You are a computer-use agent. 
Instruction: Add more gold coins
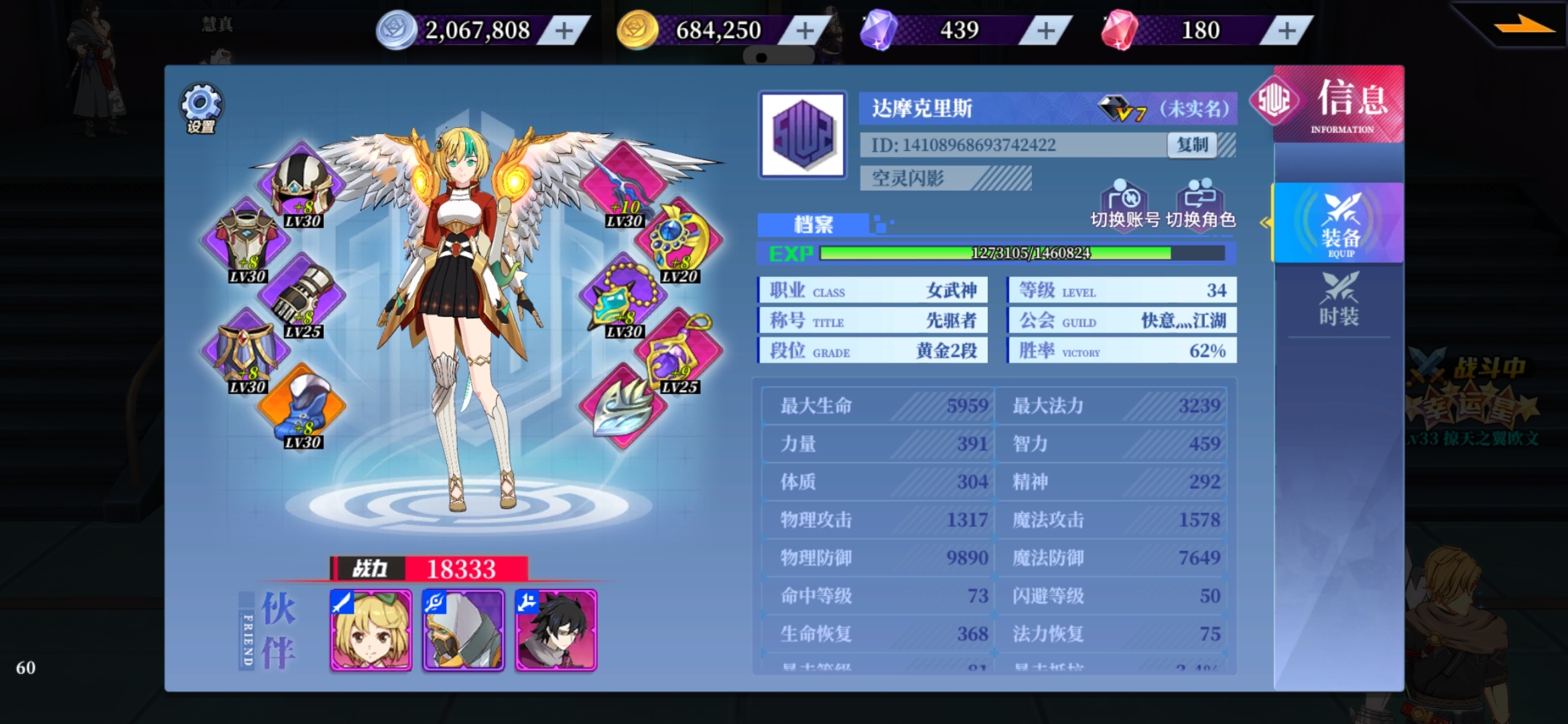click(805, 31)
